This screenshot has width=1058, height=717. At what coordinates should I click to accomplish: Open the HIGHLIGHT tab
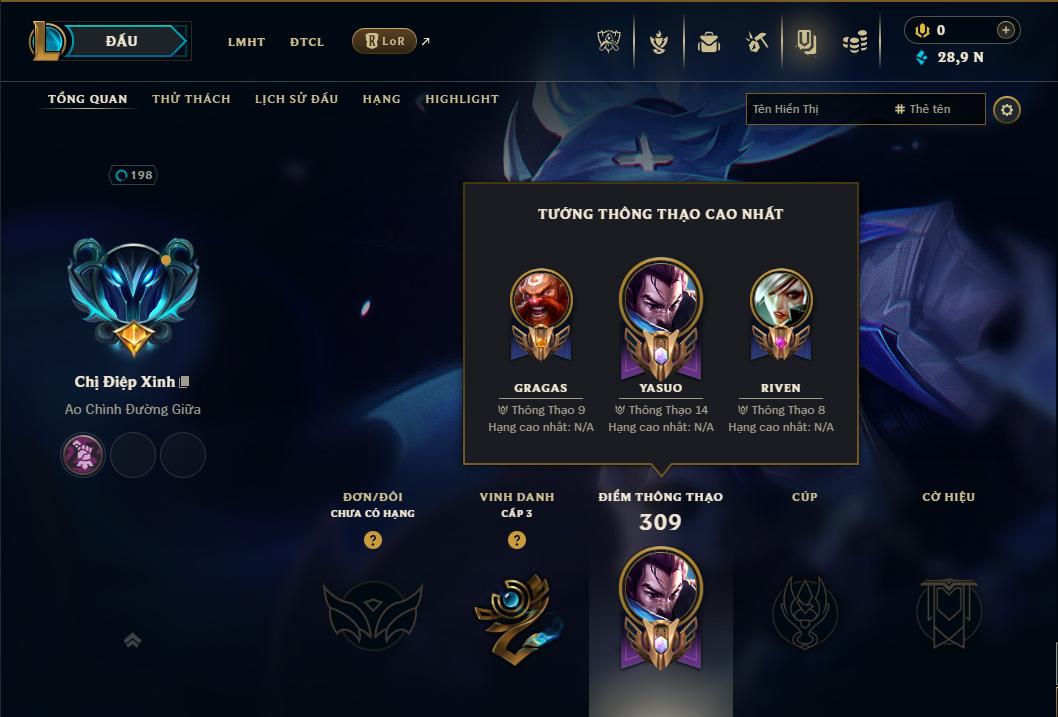click(x=462, y=99)
